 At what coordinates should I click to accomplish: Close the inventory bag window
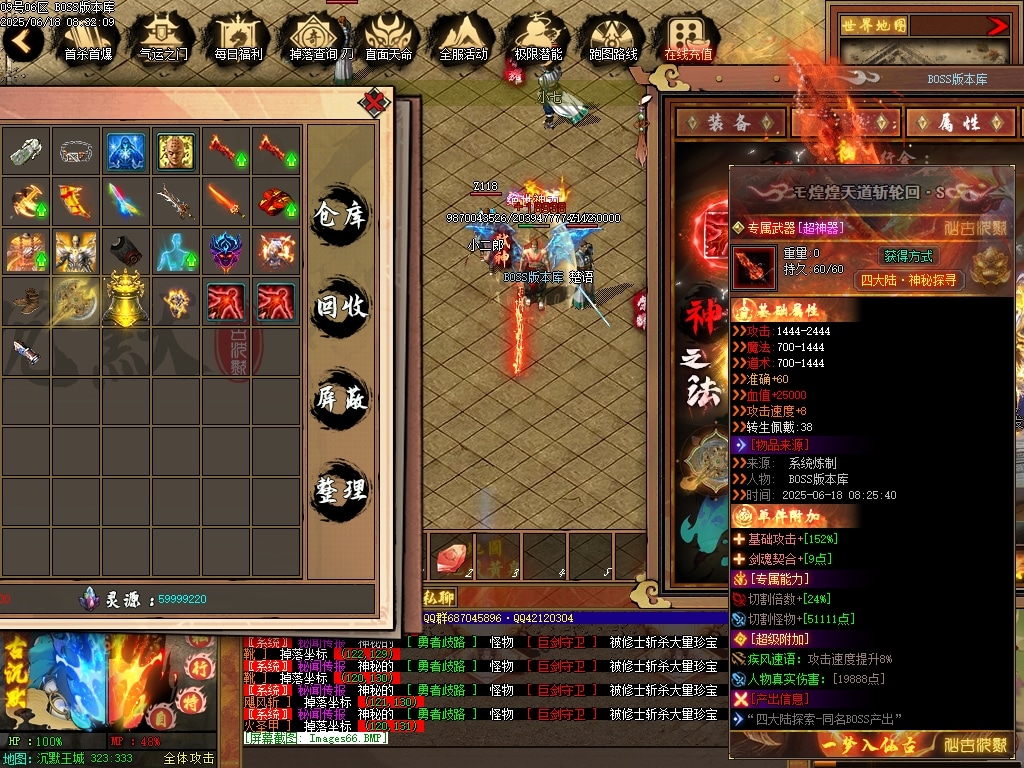[374, 101]
